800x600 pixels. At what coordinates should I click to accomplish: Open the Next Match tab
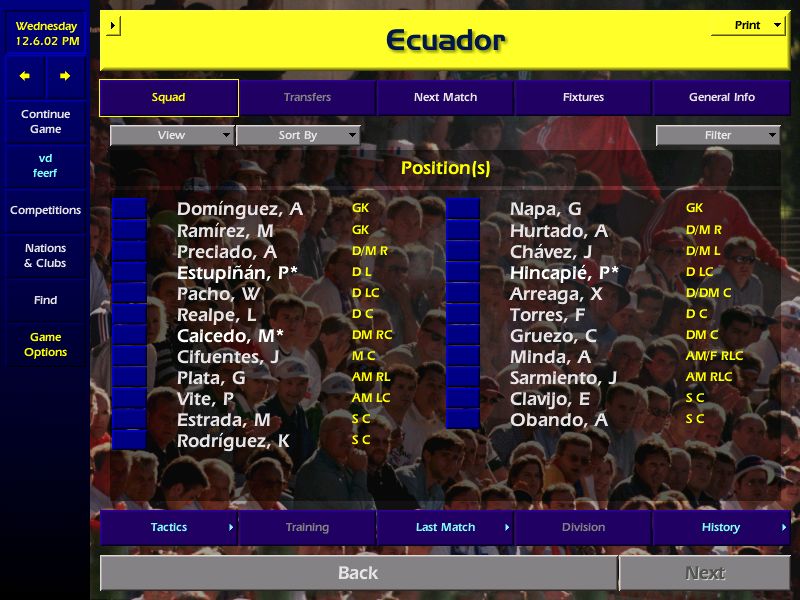tap(445, 98)
